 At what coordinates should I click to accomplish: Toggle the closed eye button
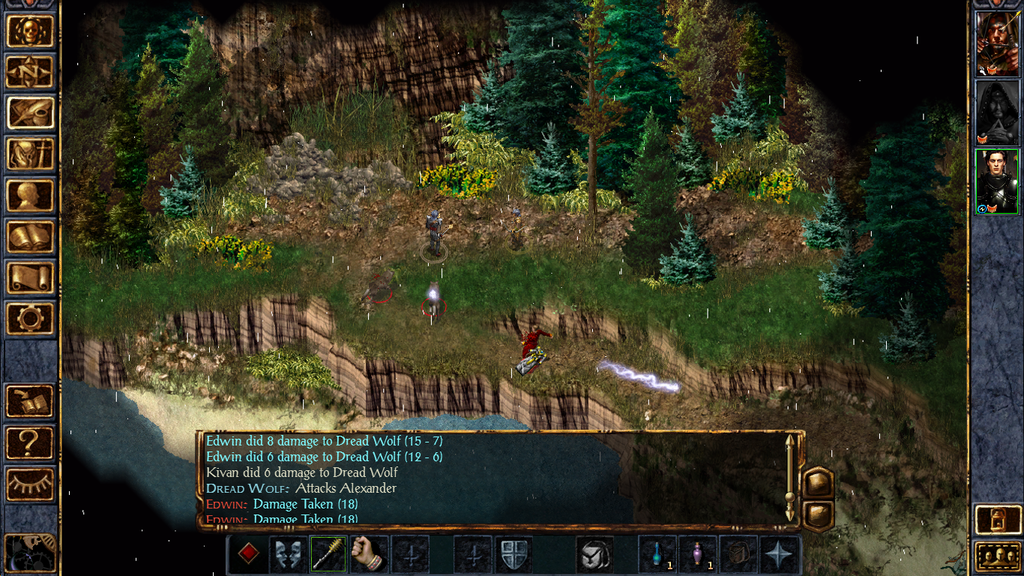[30, 483]
